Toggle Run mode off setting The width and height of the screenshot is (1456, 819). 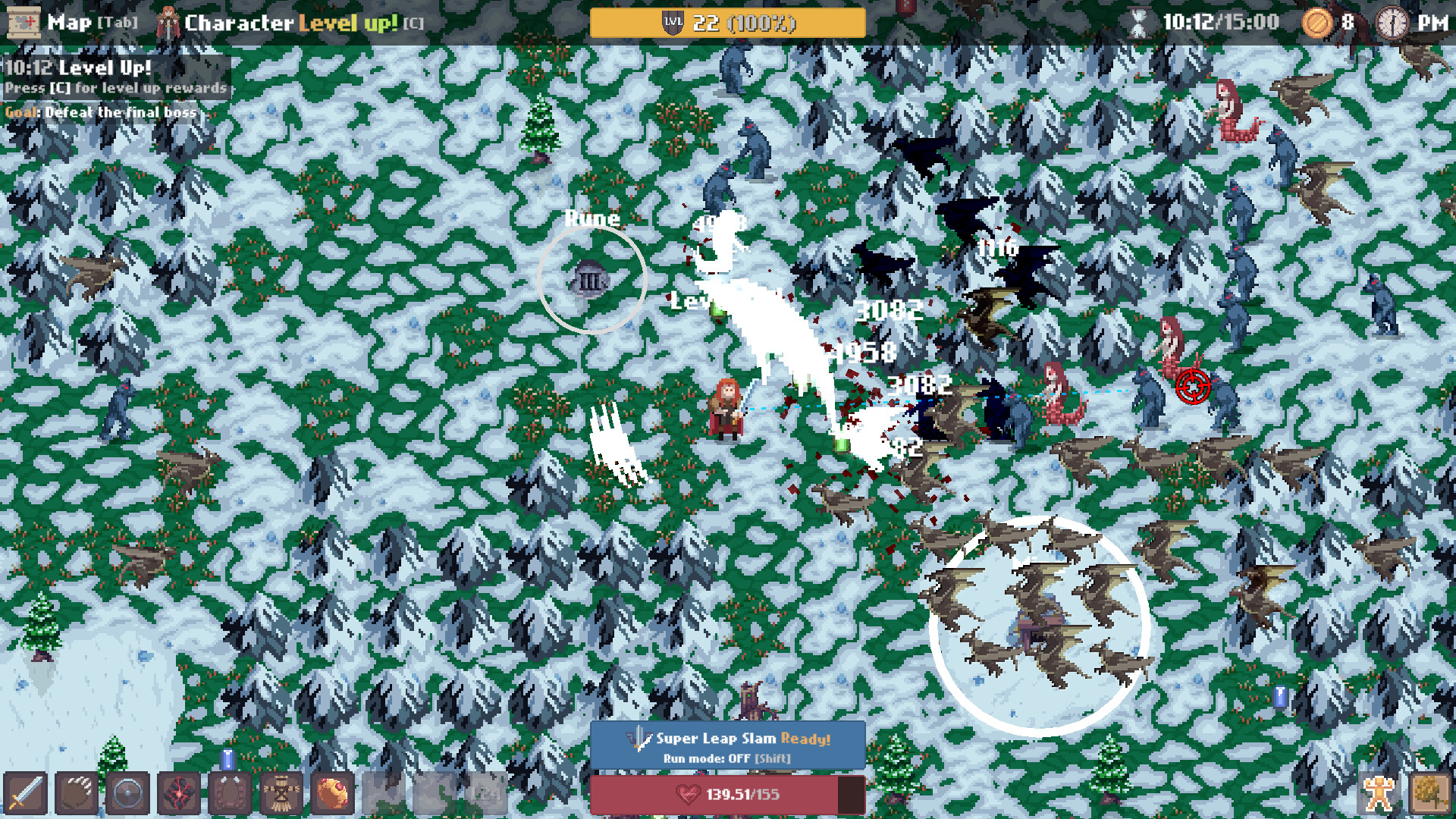click(x=728, y=758)
